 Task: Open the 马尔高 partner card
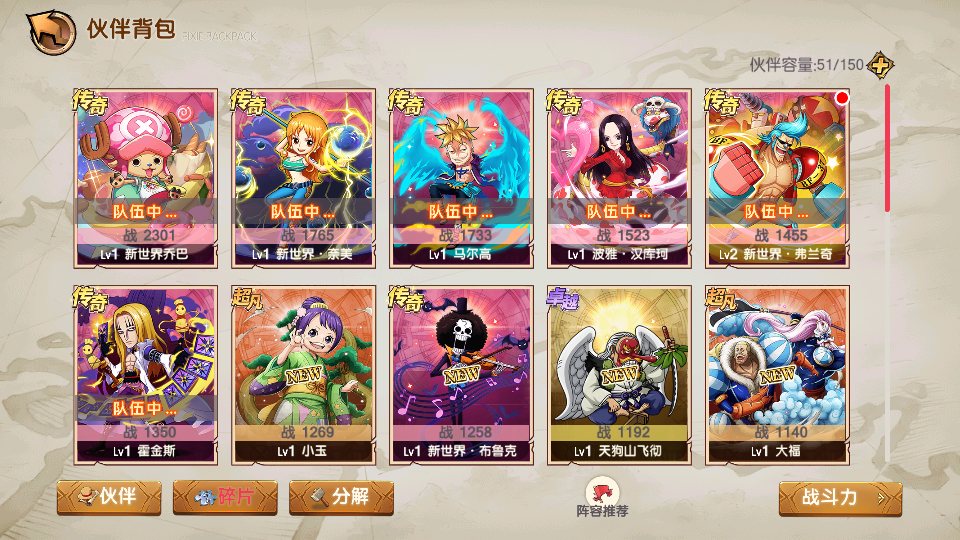(462, 177)
